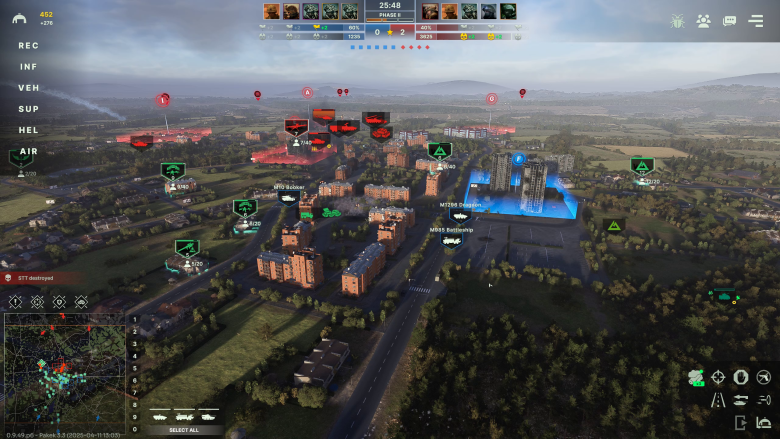Image resolution: width=780 pixels, height=439 pixels.
Task: Click the crosshair order icon
Action: click(x=718, y=377)
